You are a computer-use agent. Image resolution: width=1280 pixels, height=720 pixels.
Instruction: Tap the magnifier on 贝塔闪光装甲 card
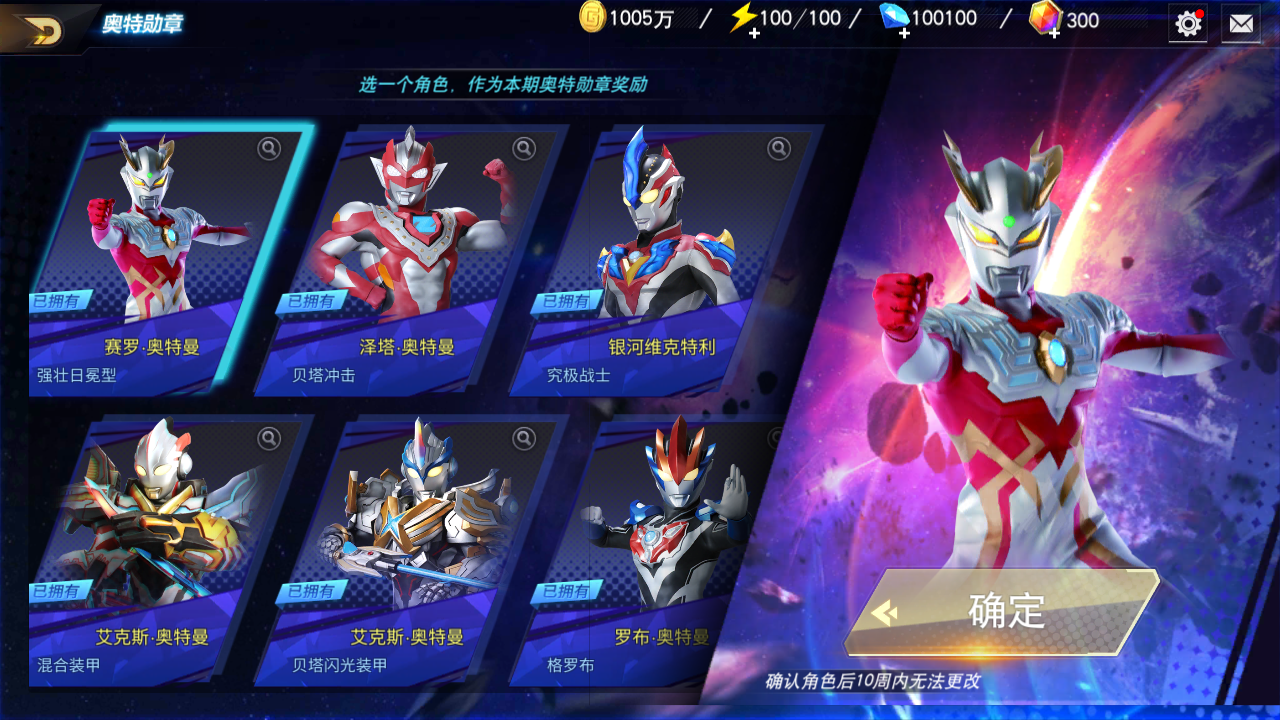(524, 438)
